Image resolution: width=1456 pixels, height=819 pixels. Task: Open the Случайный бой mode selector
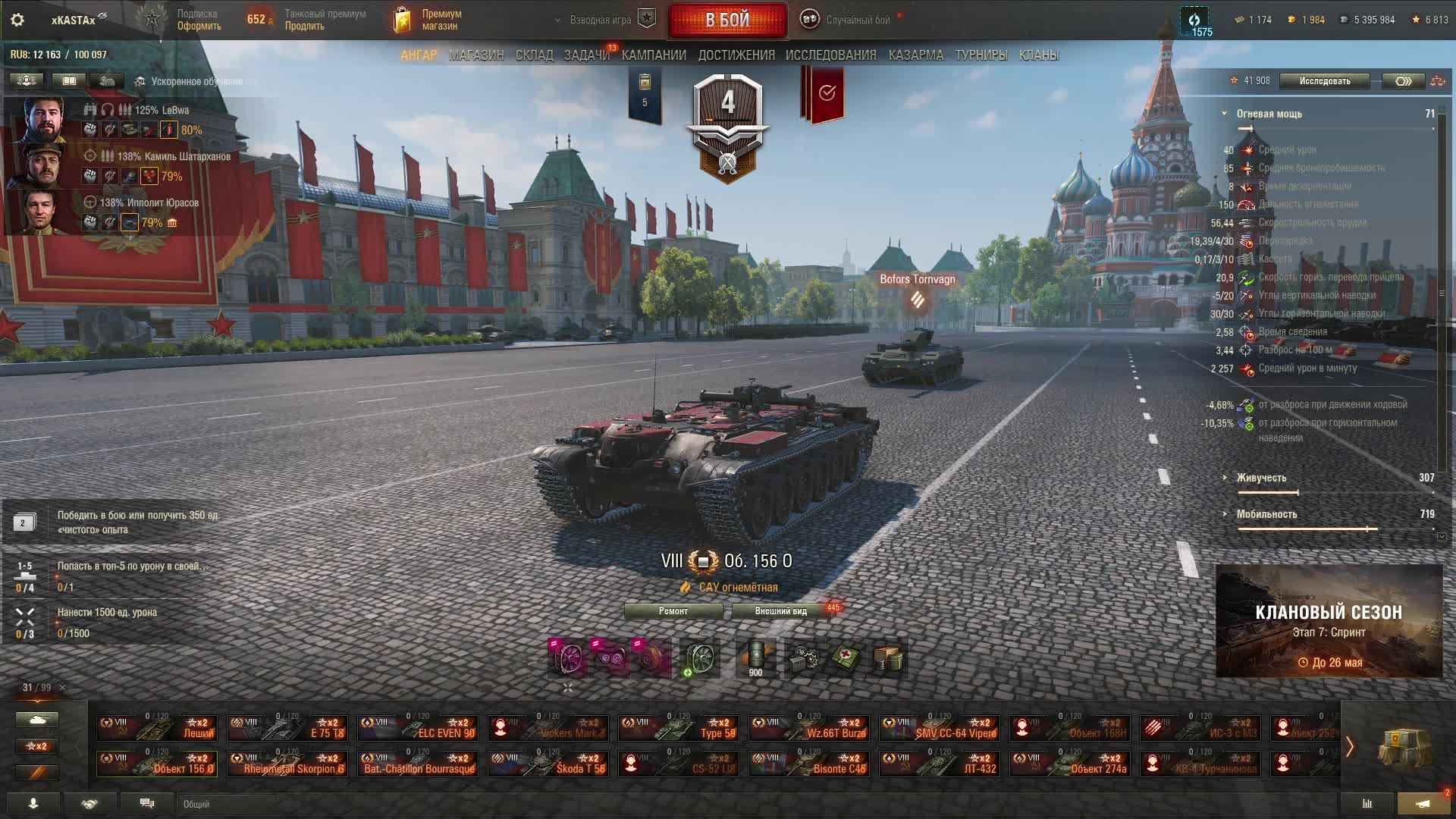(848, 20)
